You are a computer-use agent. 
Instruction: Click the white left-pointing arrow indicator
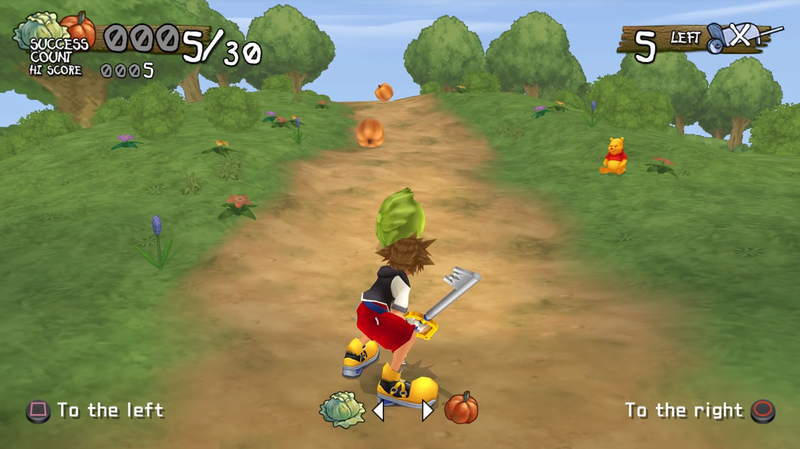coord(380,410)
